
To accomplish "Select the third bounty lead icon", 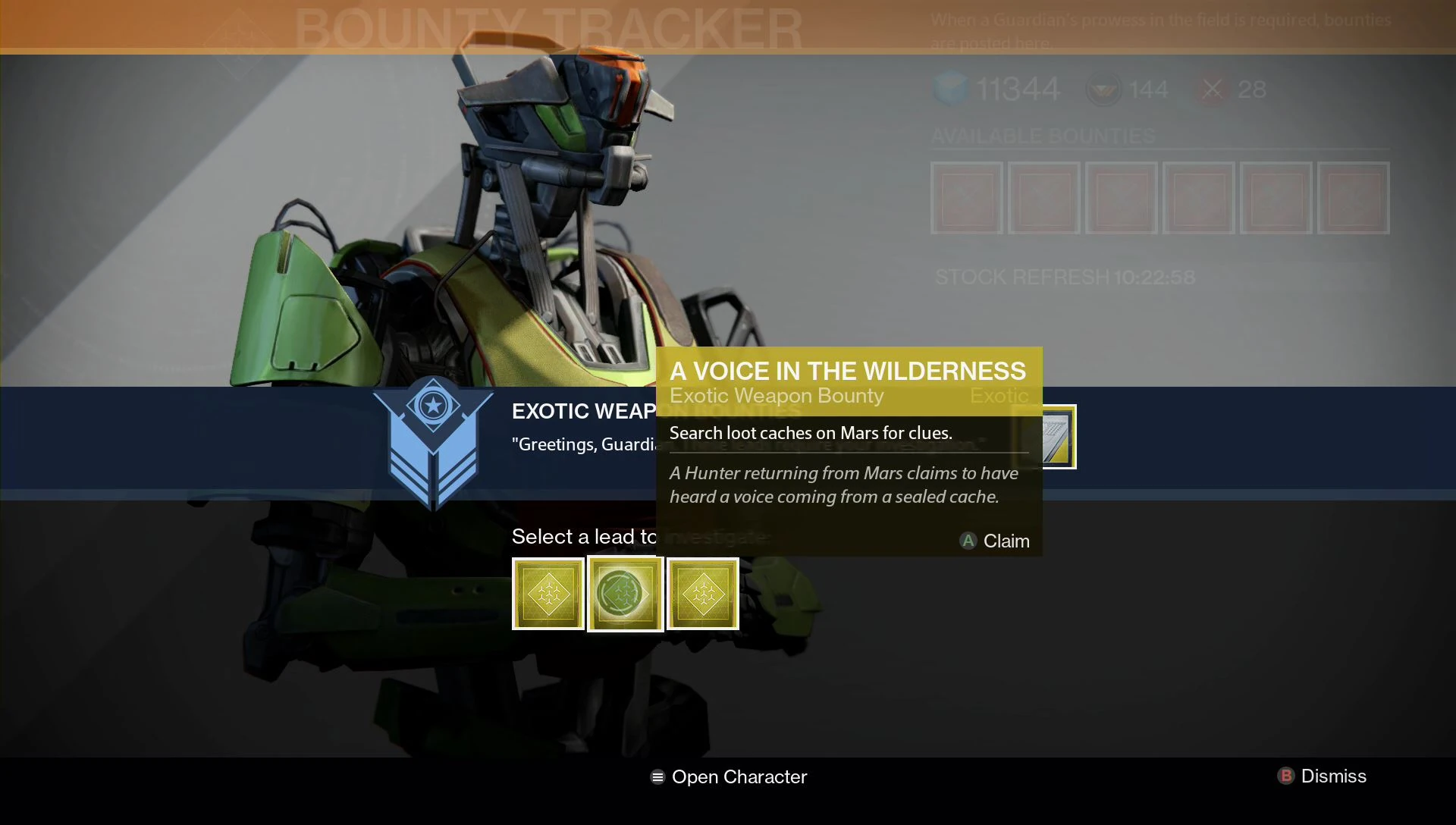I will 701,594.
